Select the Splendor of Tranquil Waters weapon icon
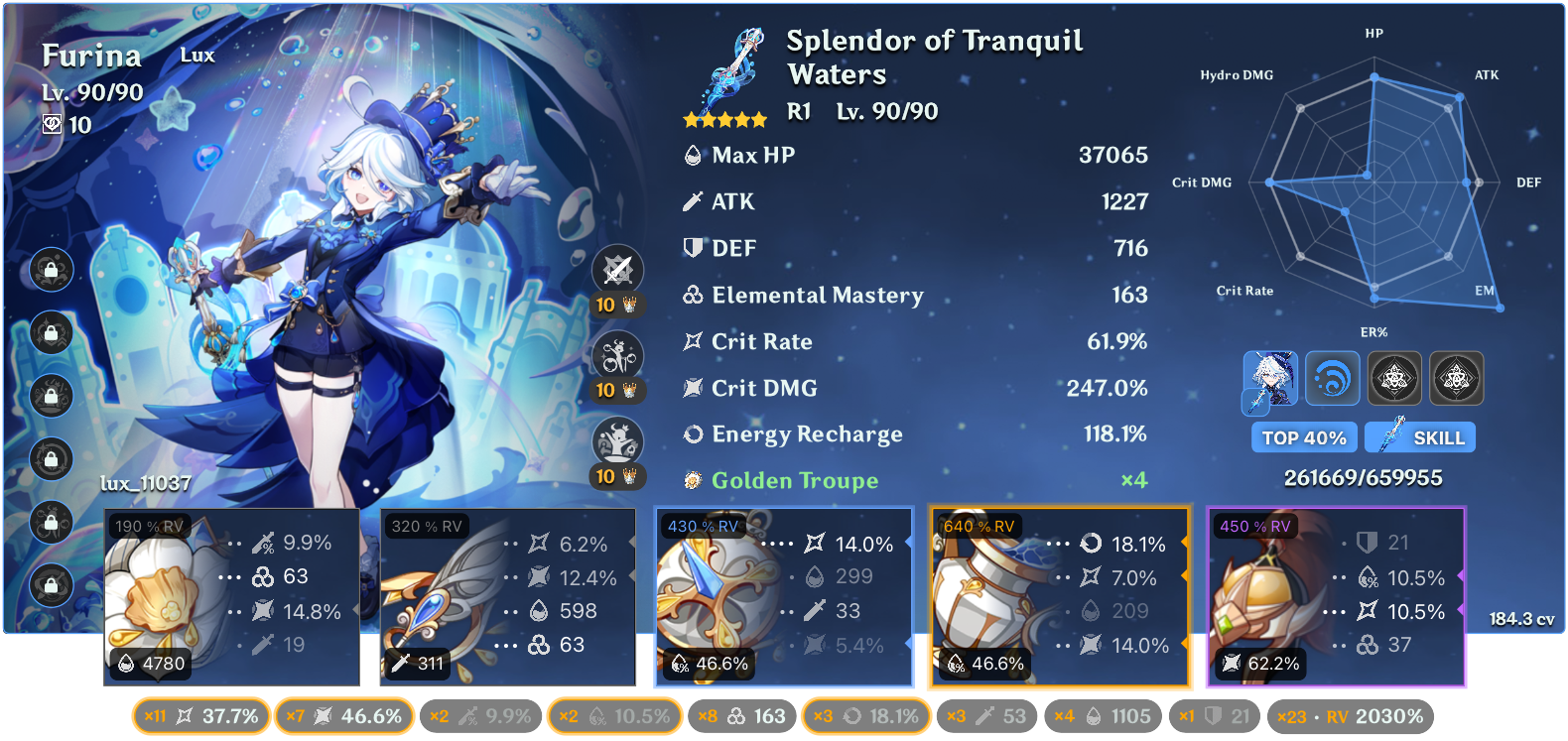The height and width of the screenshot is (741, 1568). pyautogui.click(x=731, y=69)
